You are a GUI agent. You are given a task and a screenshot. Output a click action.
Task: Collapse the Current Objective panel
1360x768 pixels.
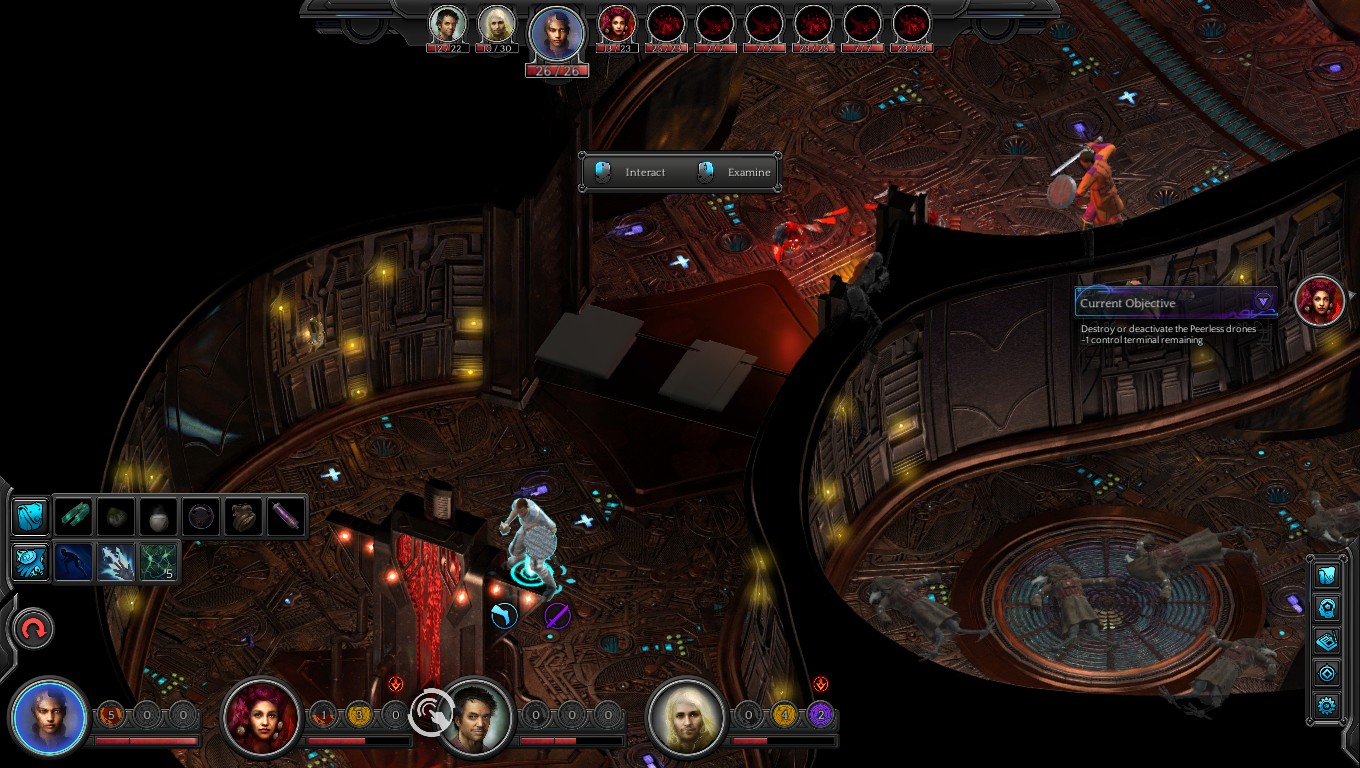point(1263,302)
